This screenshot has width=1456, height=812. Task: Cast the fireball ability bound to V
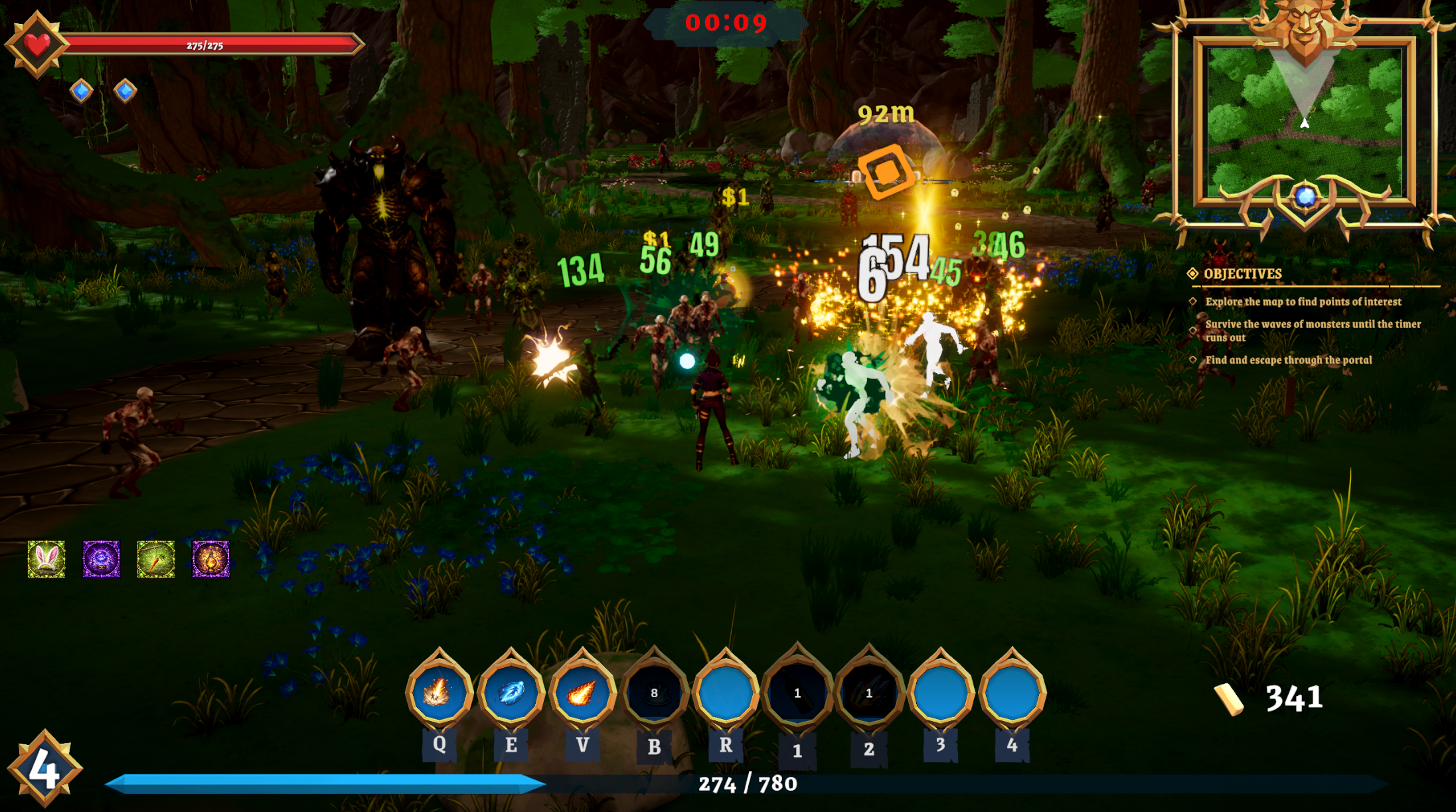[x=583, y=692]
